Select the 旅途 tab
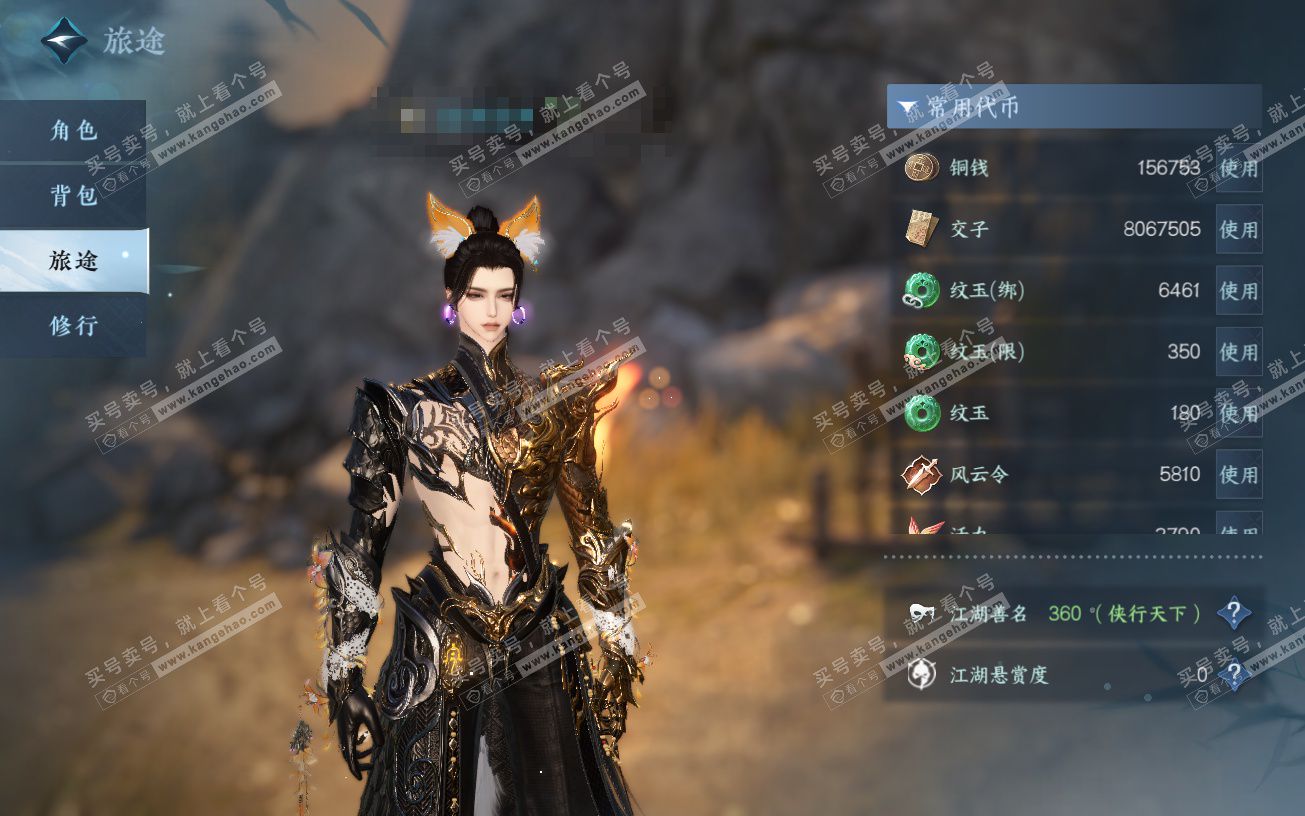 click(73, 260)
